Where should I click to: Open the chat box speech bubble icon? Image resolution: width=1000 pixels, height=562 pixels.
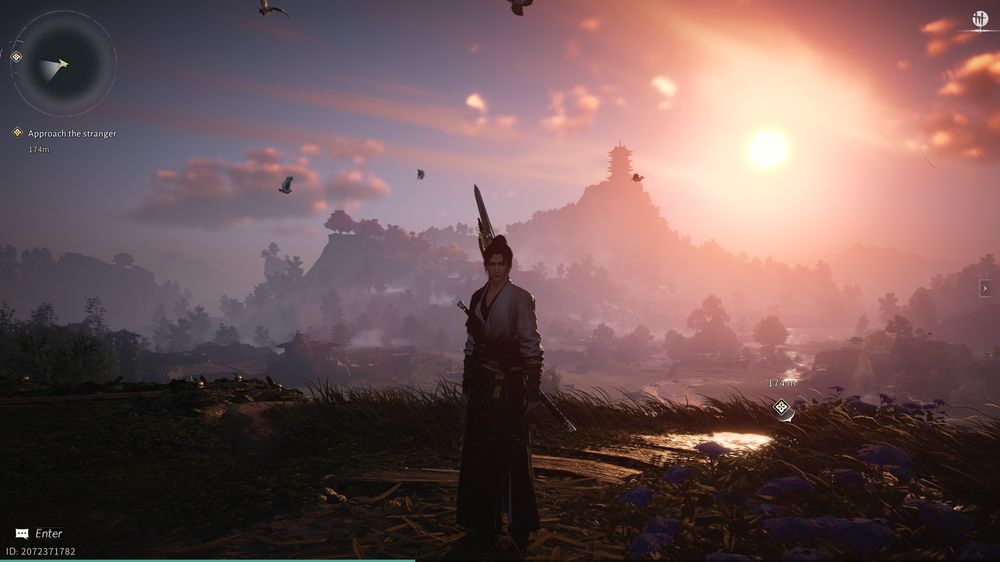(22, 534)
